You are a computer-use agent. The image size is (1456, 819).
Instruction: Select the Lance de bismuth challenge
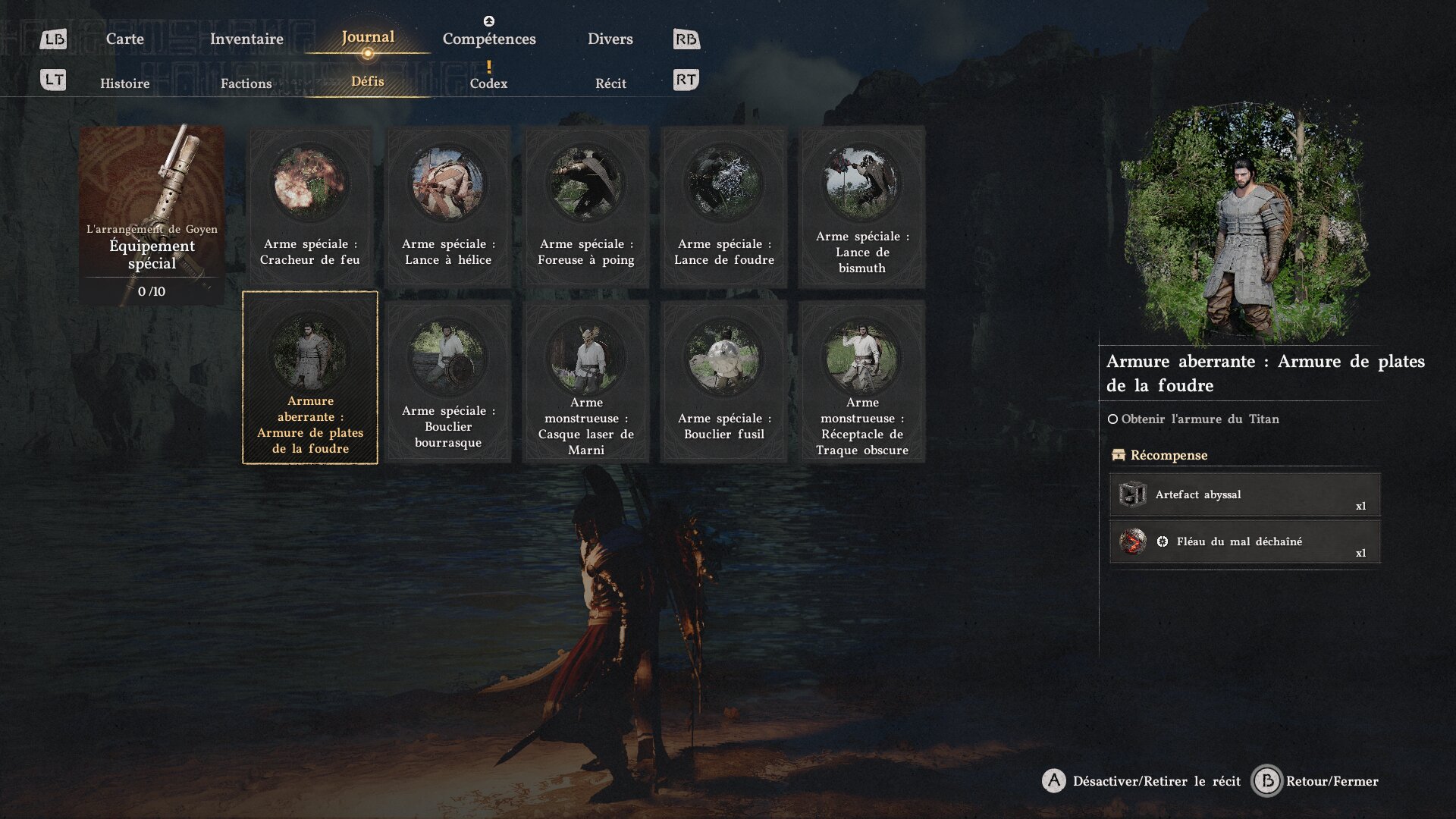pos(862,207)
